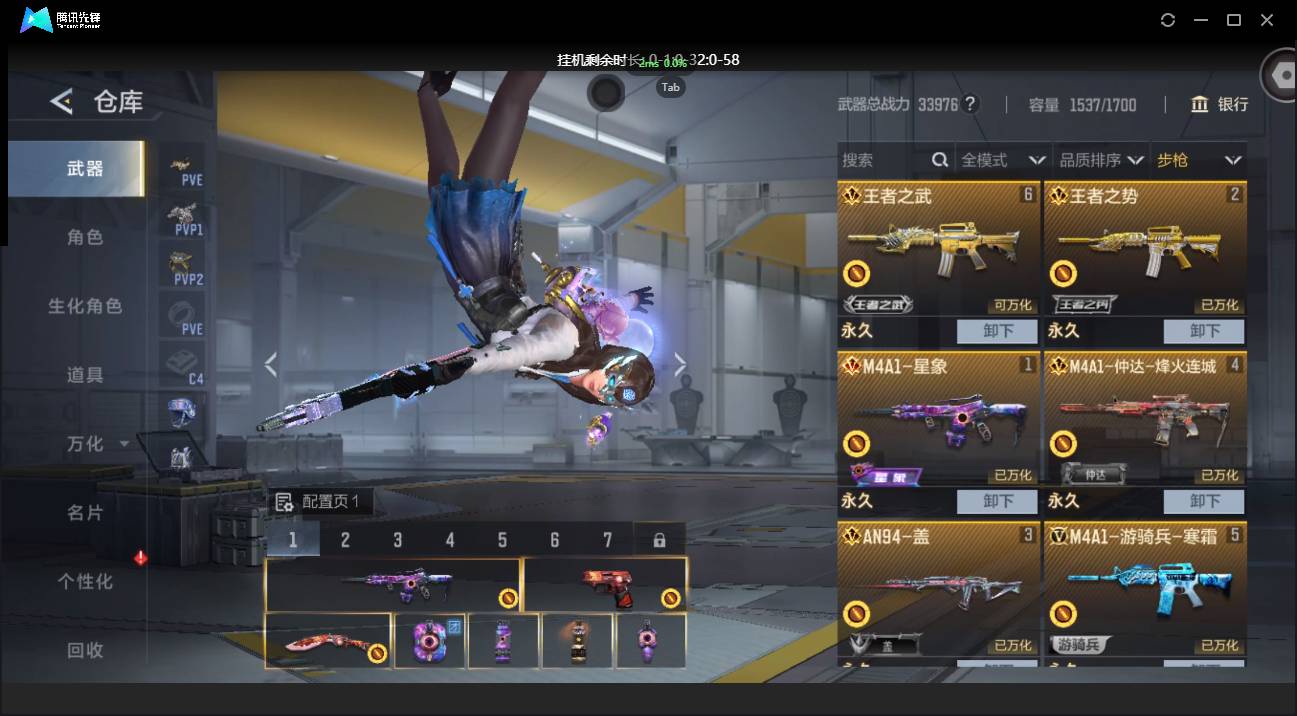Open the 银行 bank
This screenshot has height=716, width=1297.
1220,104
